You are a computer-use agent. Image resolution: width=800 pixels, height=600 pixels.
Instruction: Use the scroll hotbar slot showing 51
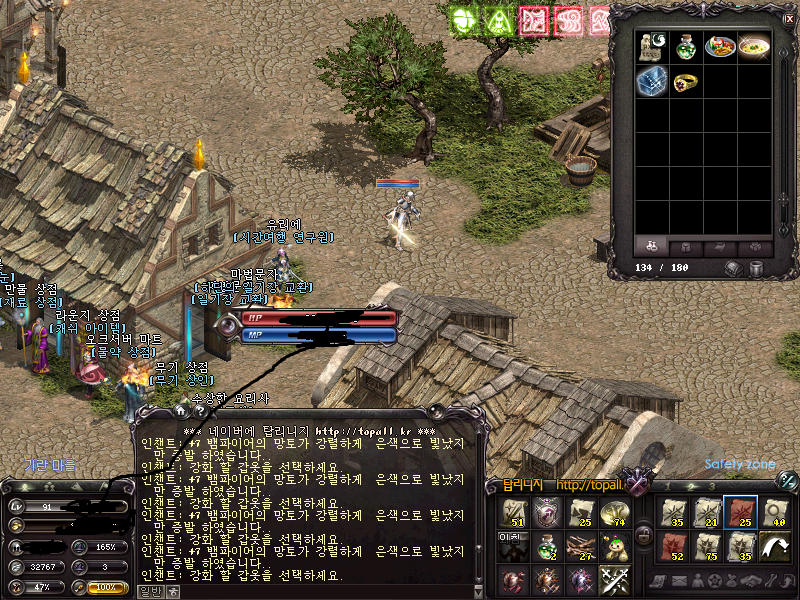click(515, 513)
